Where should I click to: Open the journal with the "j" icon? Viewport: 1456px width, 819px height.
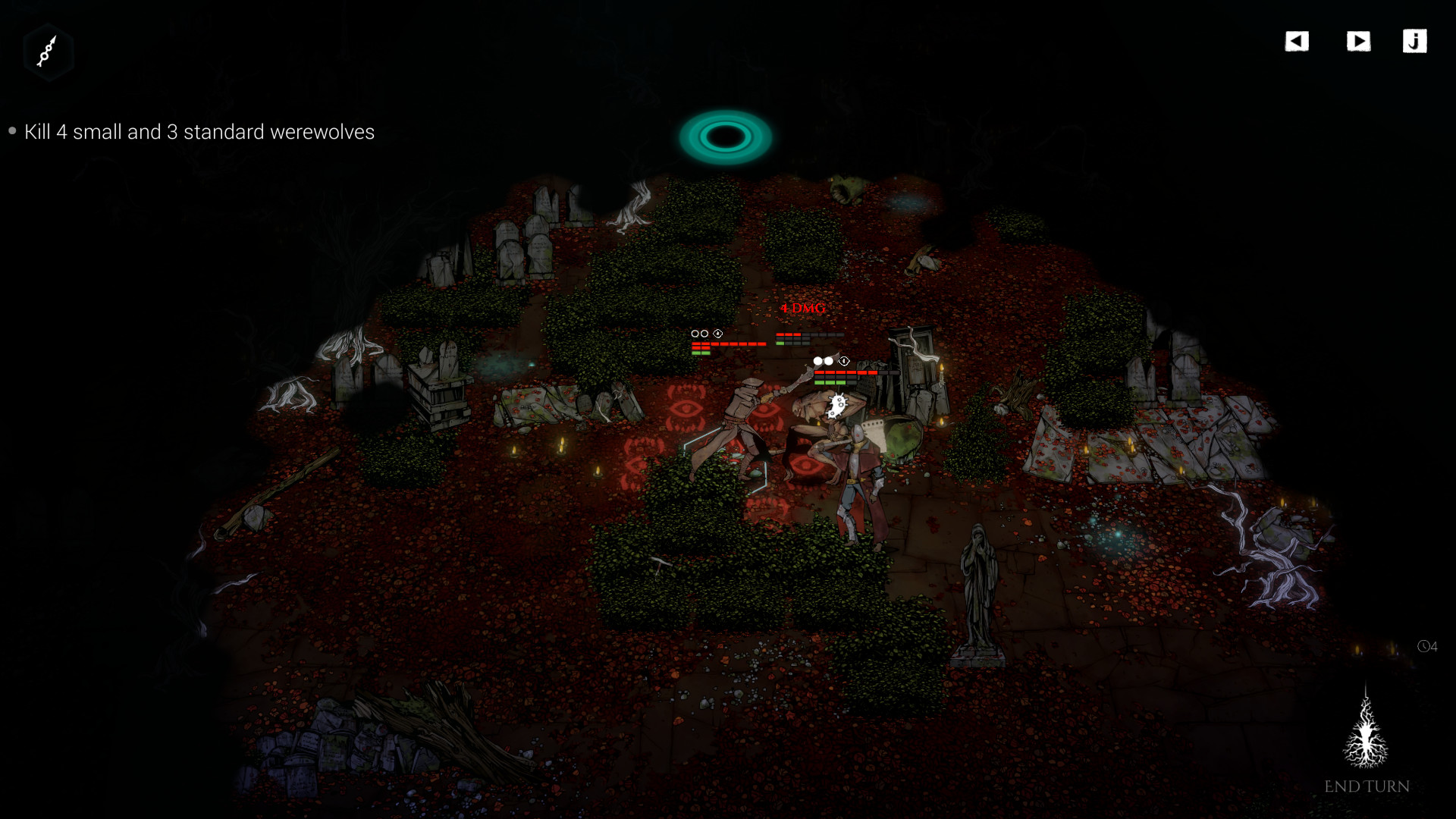pyautogui.click(x=1415, y=42)
